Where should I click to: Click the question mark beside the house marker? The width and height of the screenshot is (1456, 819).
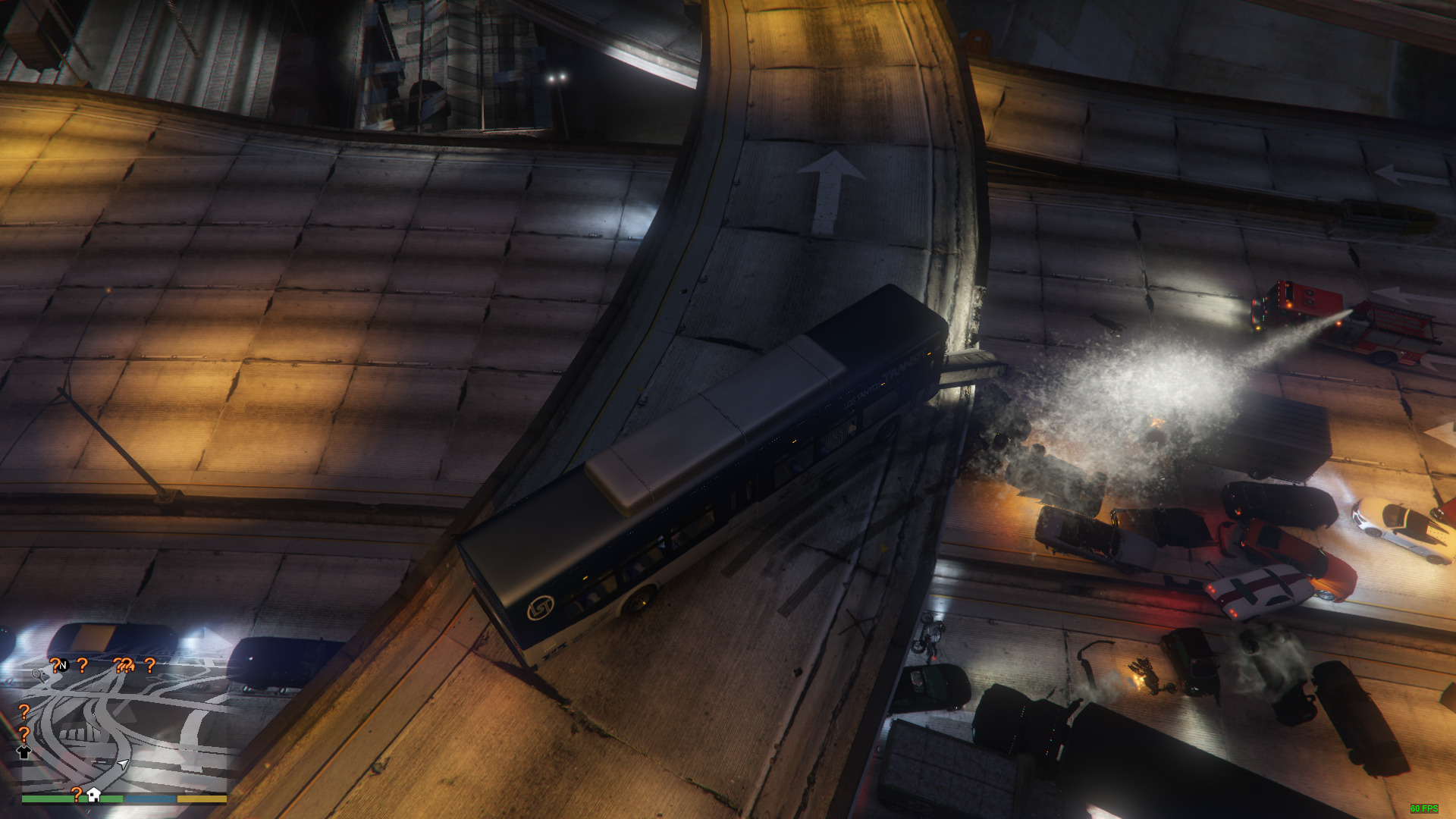pos(76,794)
